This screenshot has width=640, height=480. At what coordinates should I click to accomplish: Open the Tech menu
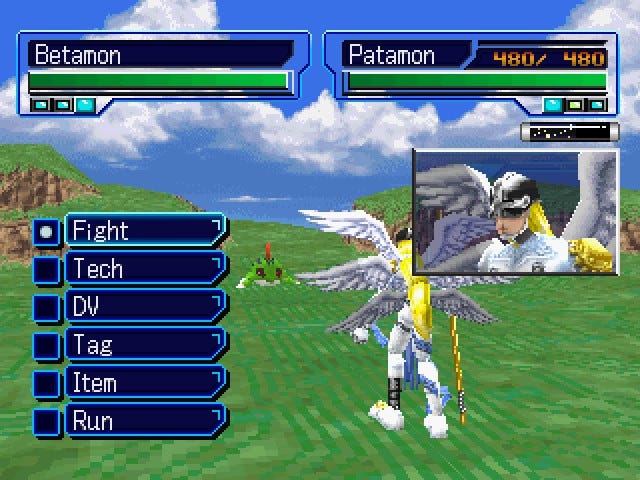click(x=144, y=269)
